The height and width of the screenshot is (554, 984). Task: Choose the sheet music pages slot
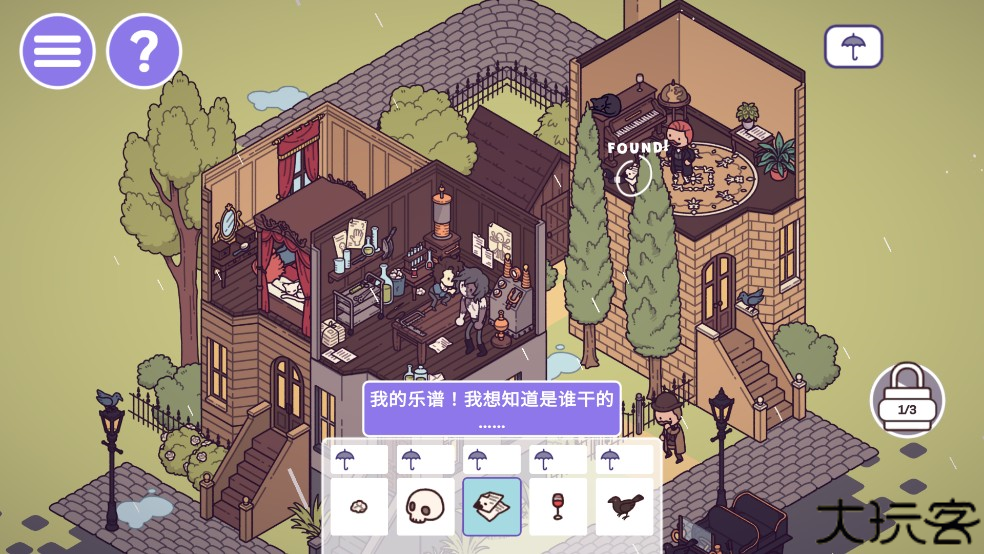(492, 507)
